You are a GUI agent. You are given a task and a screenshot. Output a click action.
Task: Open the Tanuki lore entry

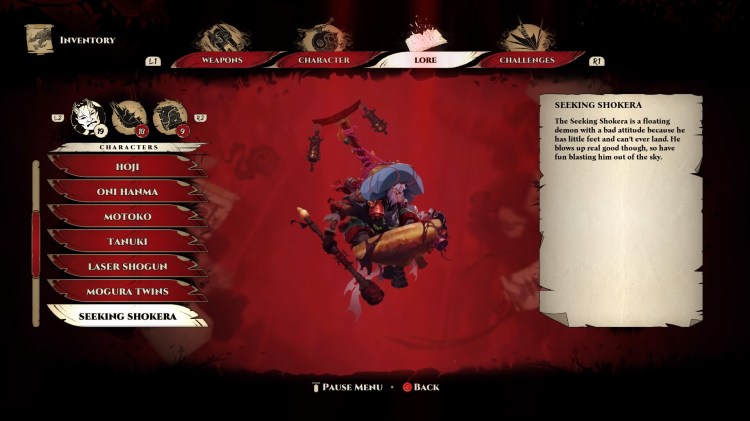point(127,241)
